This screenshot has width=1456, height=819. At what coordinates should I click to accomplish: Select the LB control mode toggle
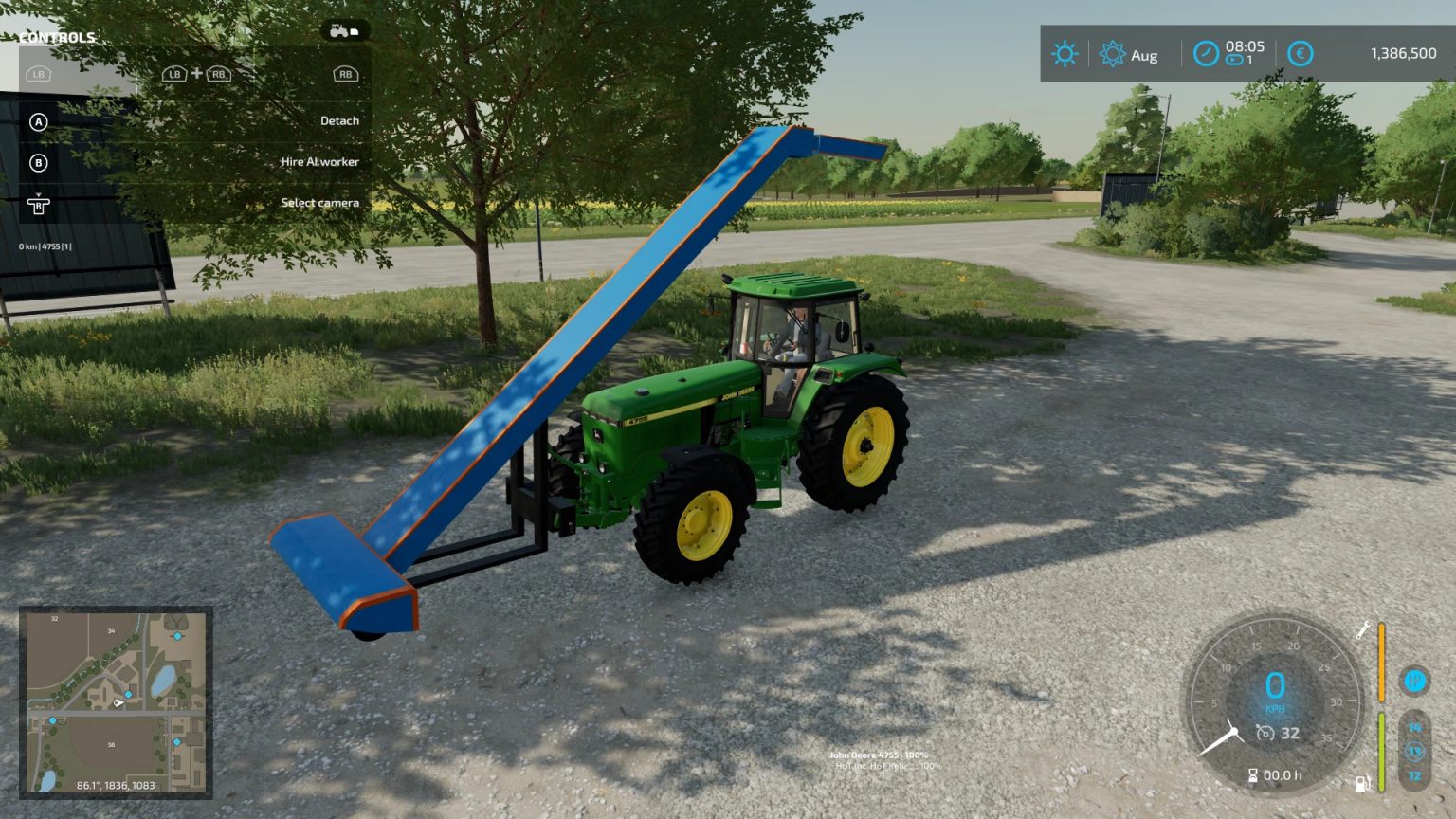pyautogui.click(x=38, y=73)
